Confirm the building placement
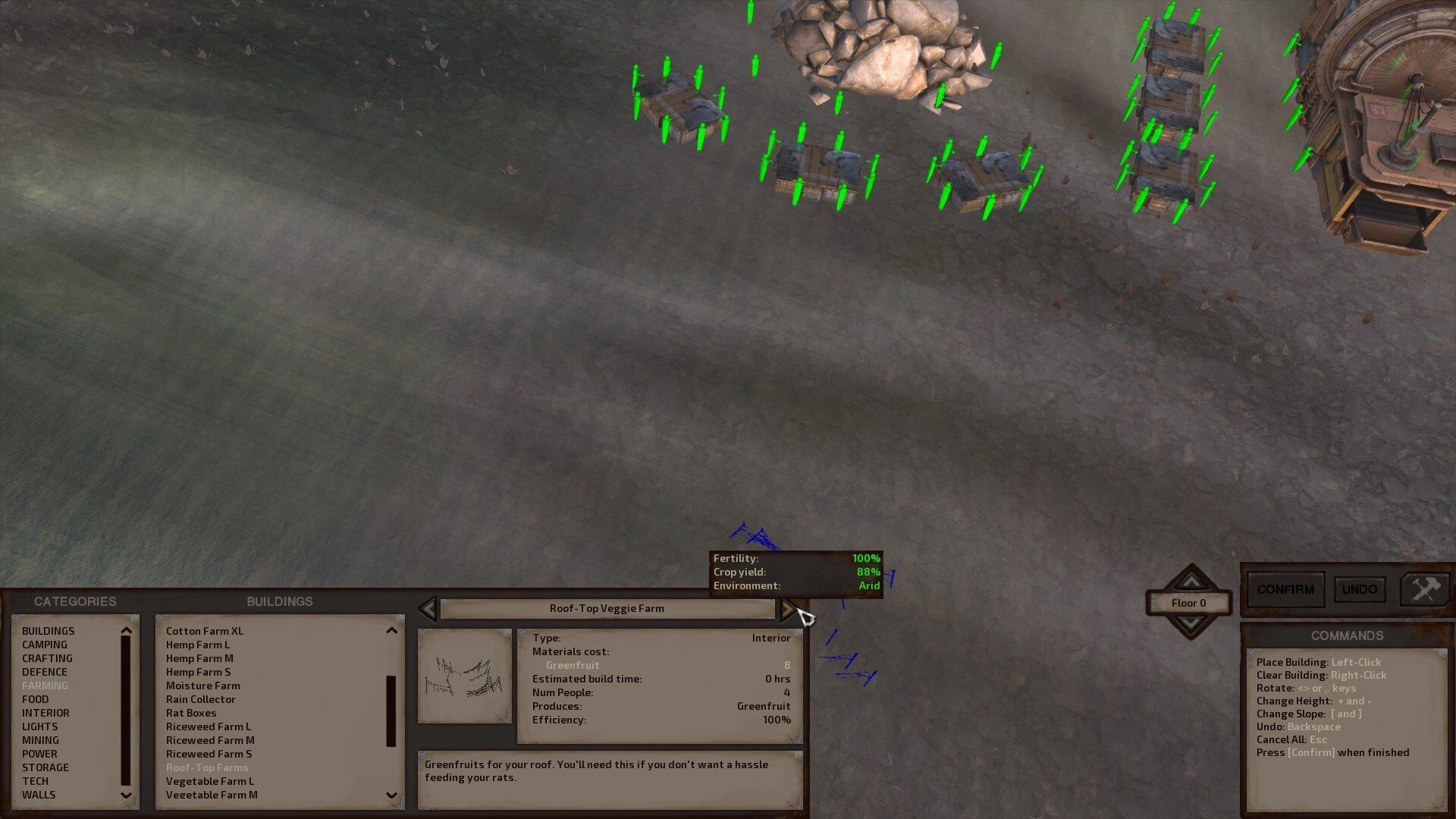The height and width of the screenshot is (819, 1456). coord(1285,590)
